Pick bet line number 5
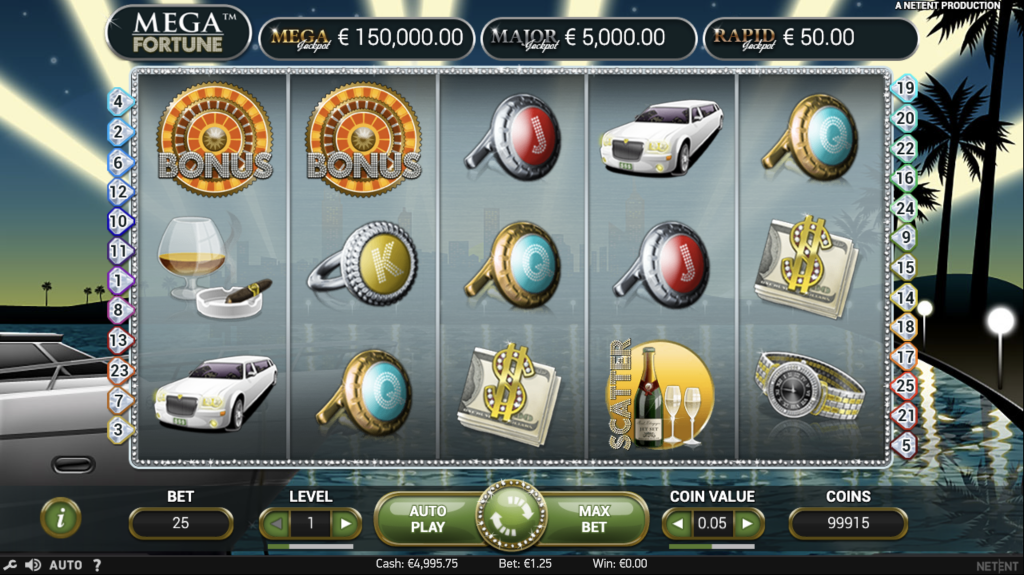Image resolution: width=1024 pixels, height=575 pixels. tap(905, 445)
